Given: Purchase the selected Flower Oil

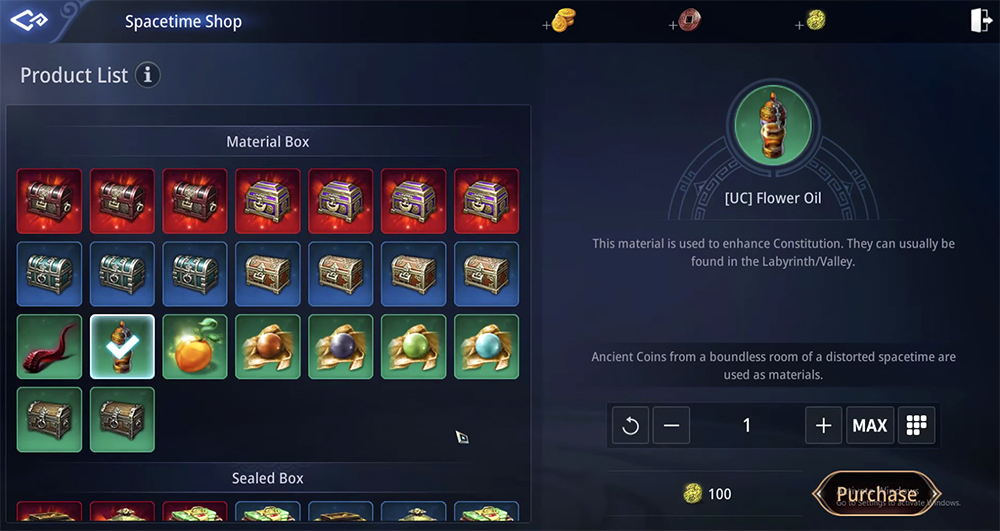Looking at the screenshot, I should (876, 494).
